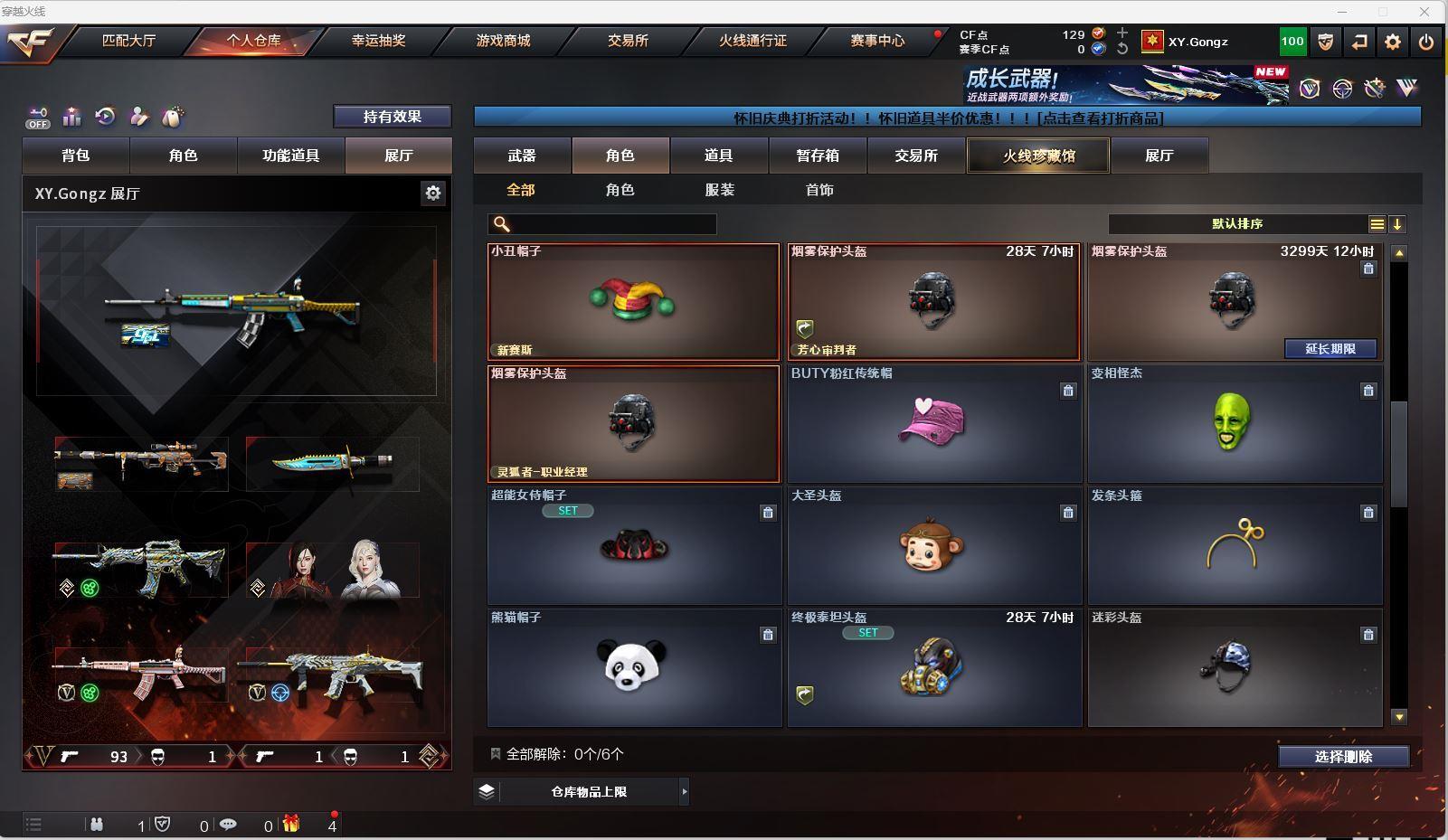
Task: Switch to the 暂存箱 tab
Action: click(x=818, y=156)
